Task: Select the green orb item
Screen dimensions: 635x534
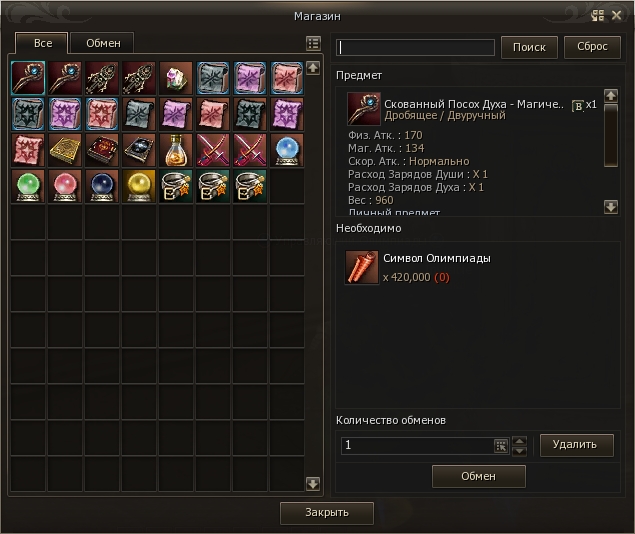Action: tap(28, 186)
